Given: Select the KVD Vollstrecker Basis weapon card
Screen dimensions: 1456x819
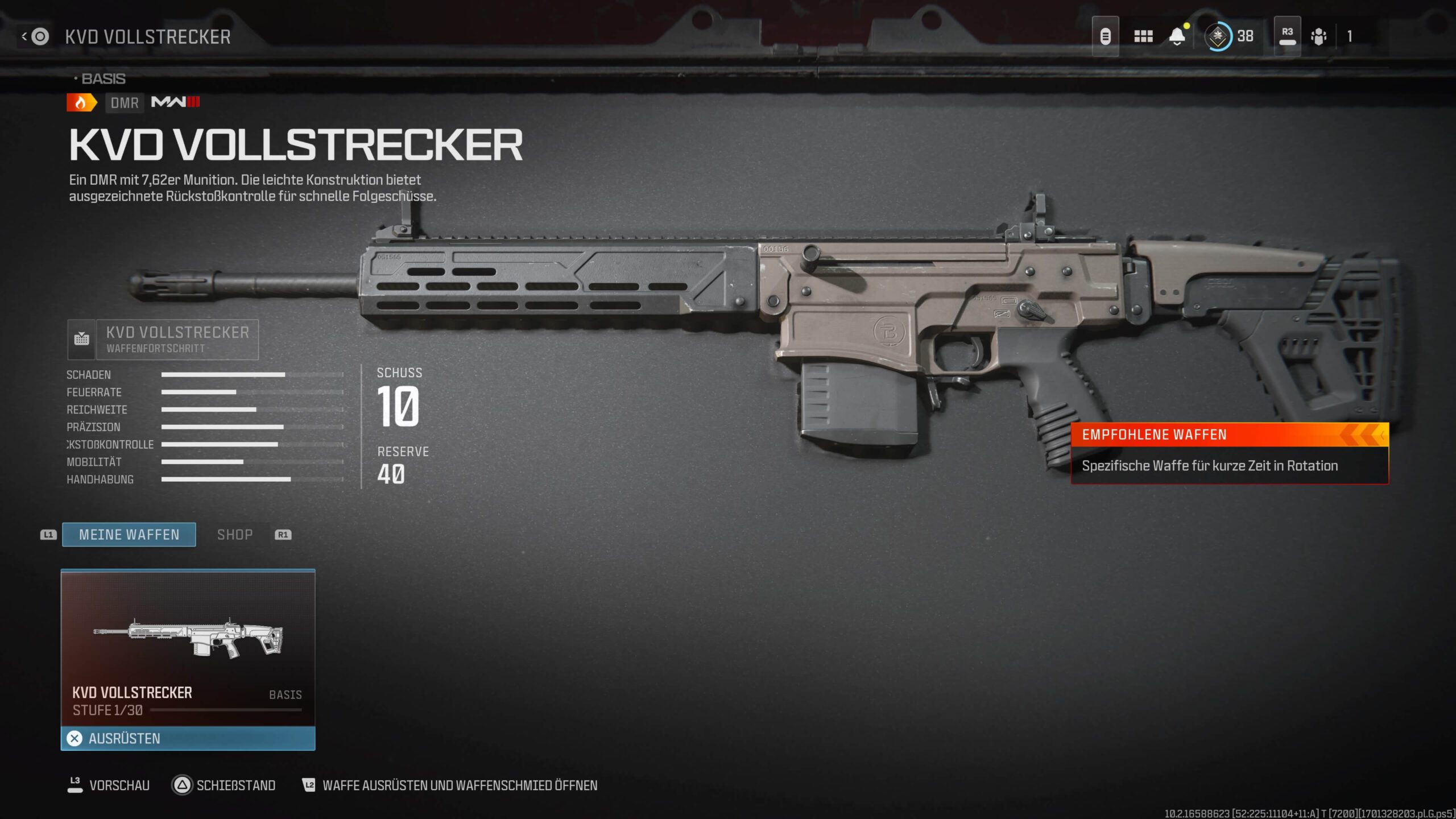Looking at the screenshot, I should (188, 648).
